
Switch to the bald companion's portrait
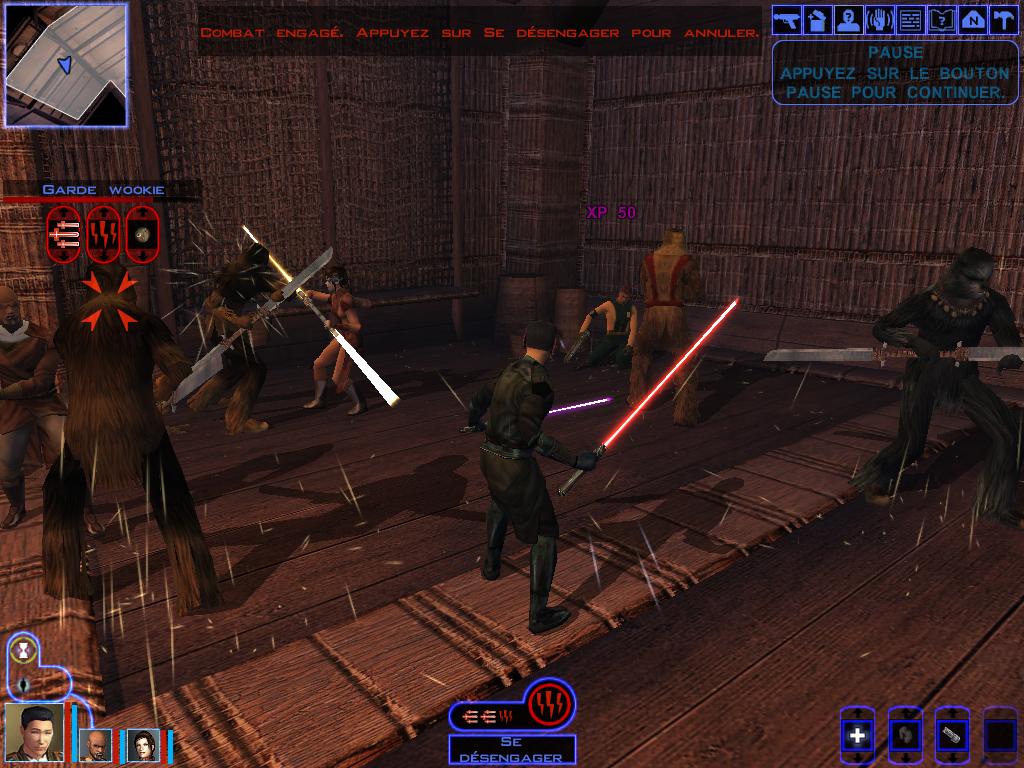[x=96, y=745]
